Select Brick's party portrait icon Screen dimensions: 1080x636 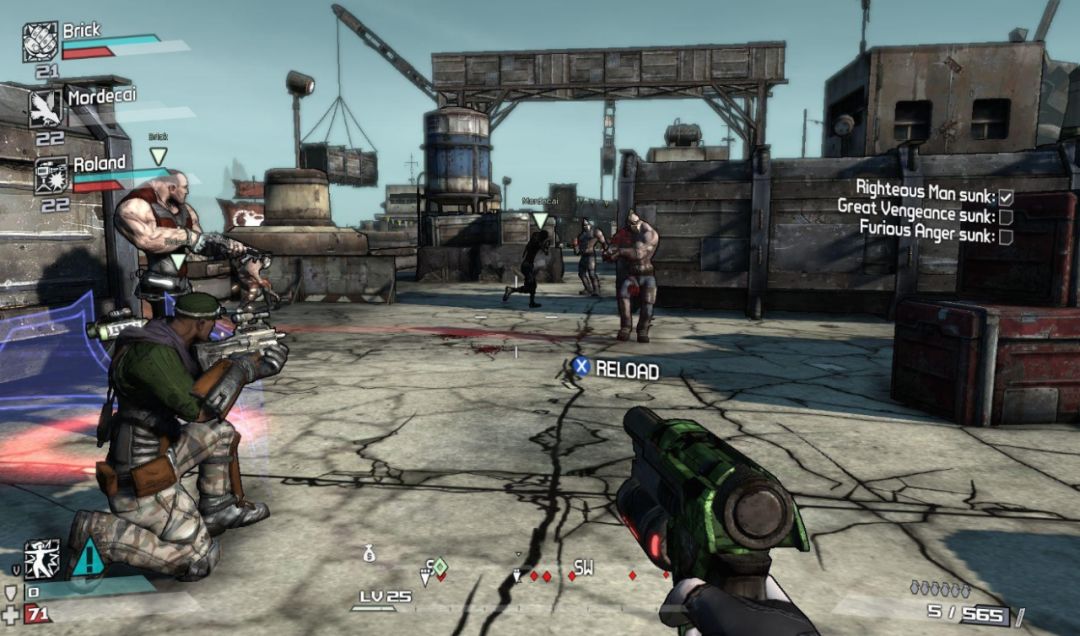(x=41, y=43)
